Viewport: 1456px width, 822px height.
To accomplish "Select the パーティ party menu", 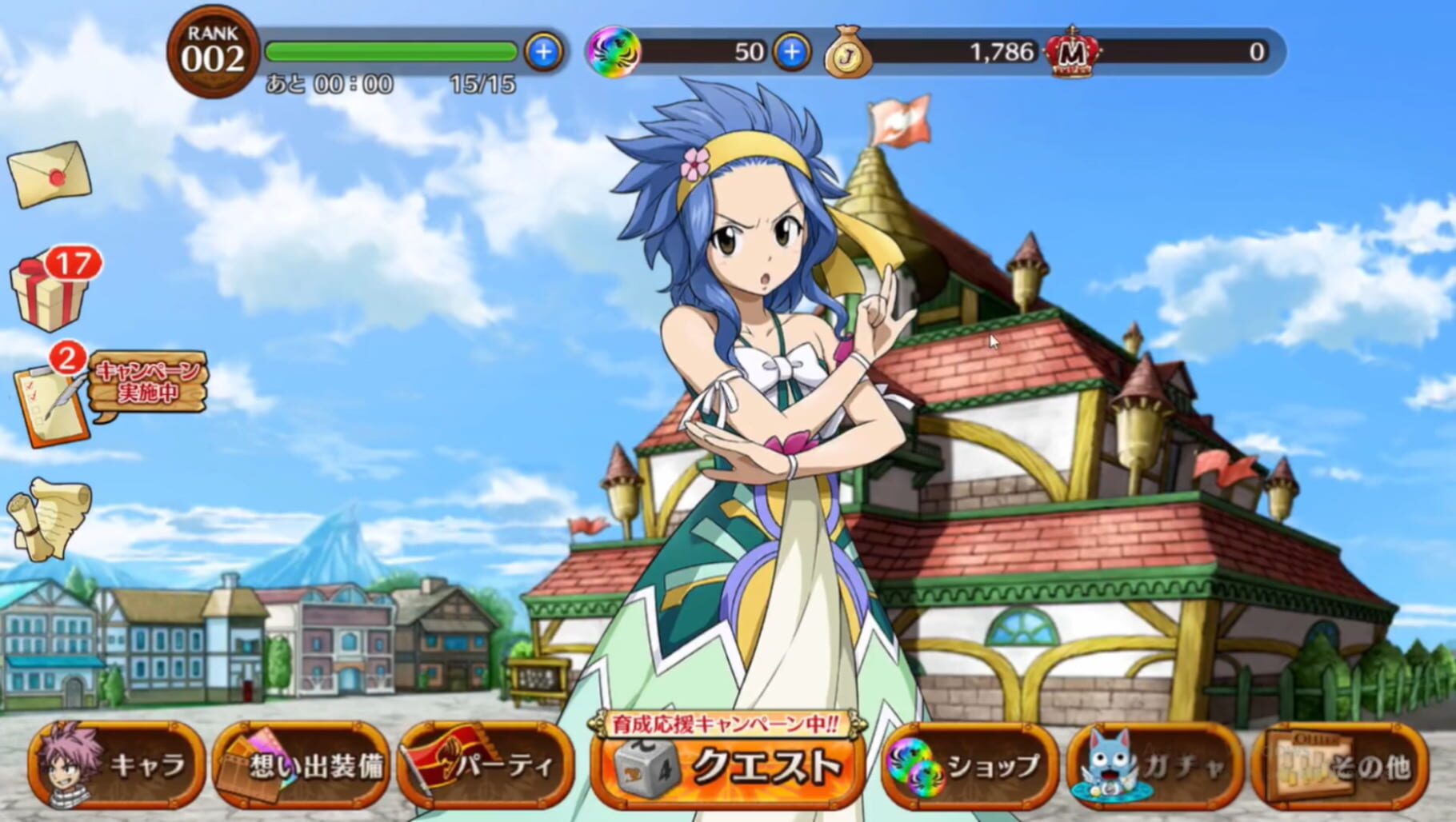I will tap(486, 765).
